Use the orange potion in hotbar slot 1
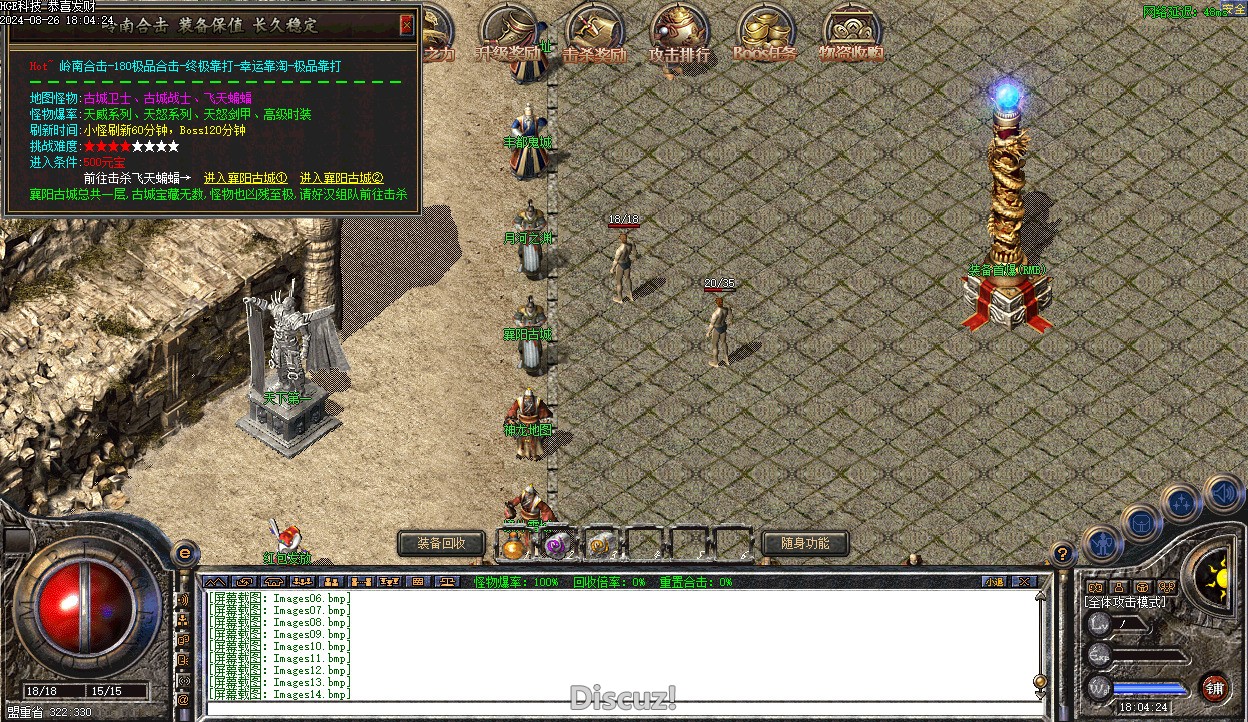1248x722 pixels. (514, 544)
